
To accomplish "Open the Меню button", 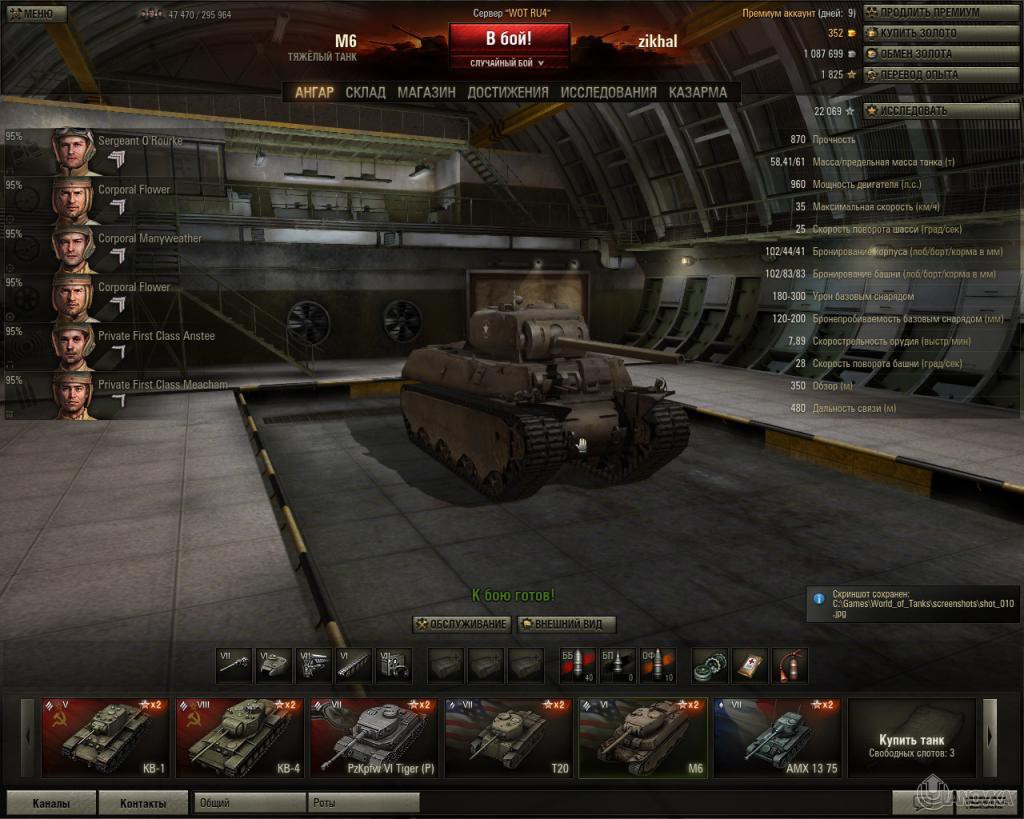I will [29, 13].
